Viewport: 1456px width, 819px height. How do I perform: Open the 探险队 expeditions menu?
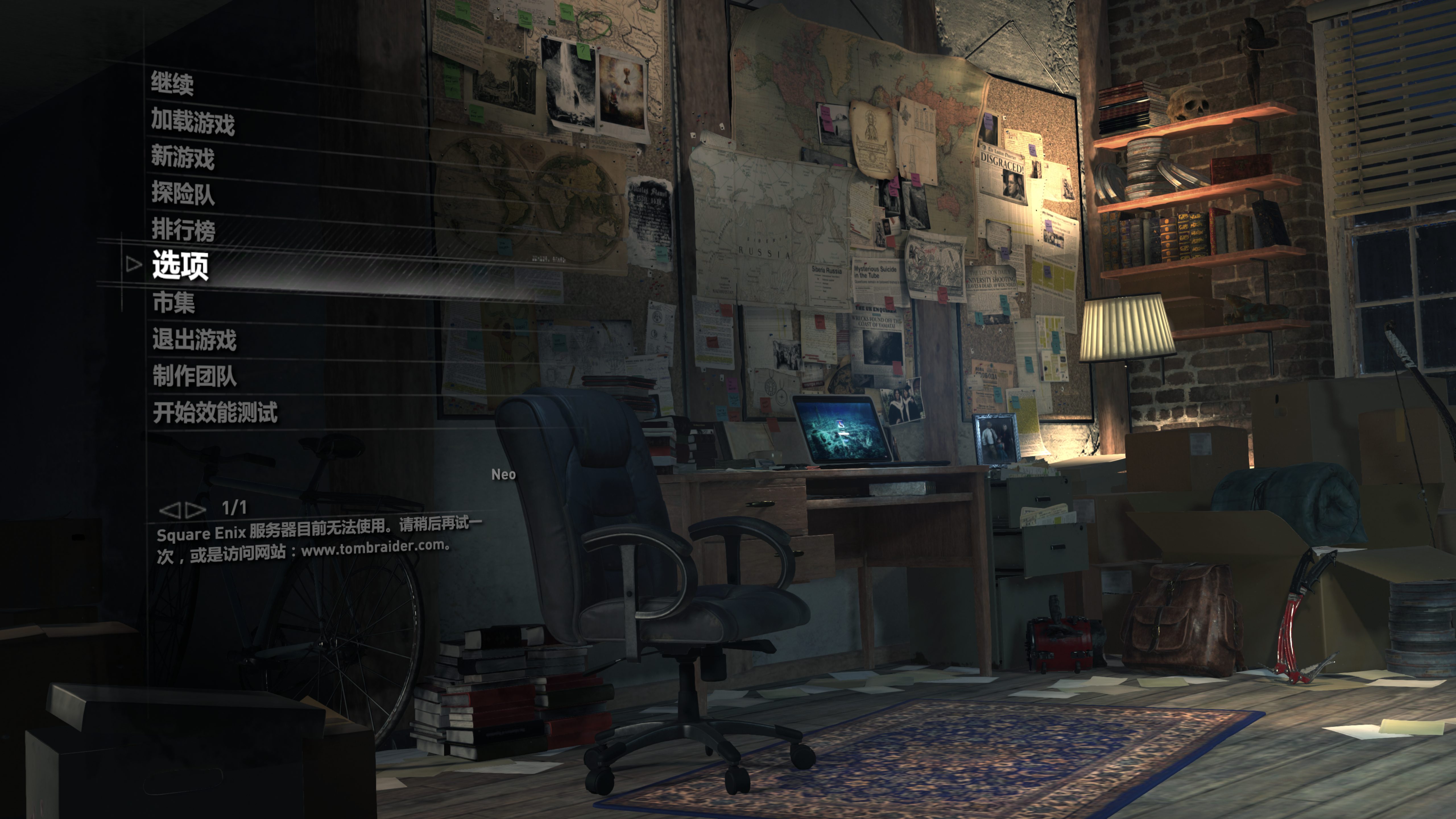[183, 193]
